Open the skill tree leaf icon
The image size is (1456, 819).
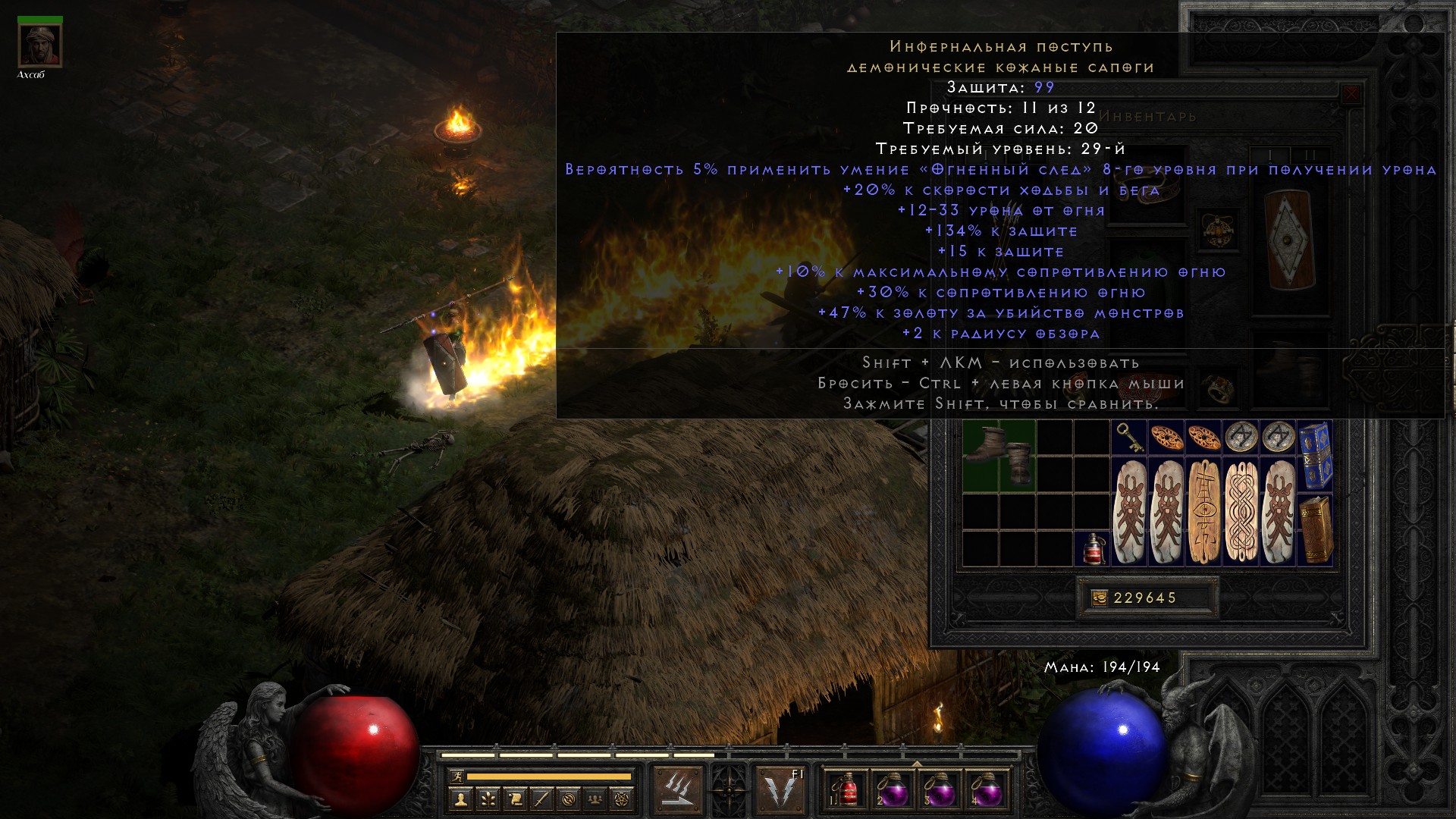488,799
